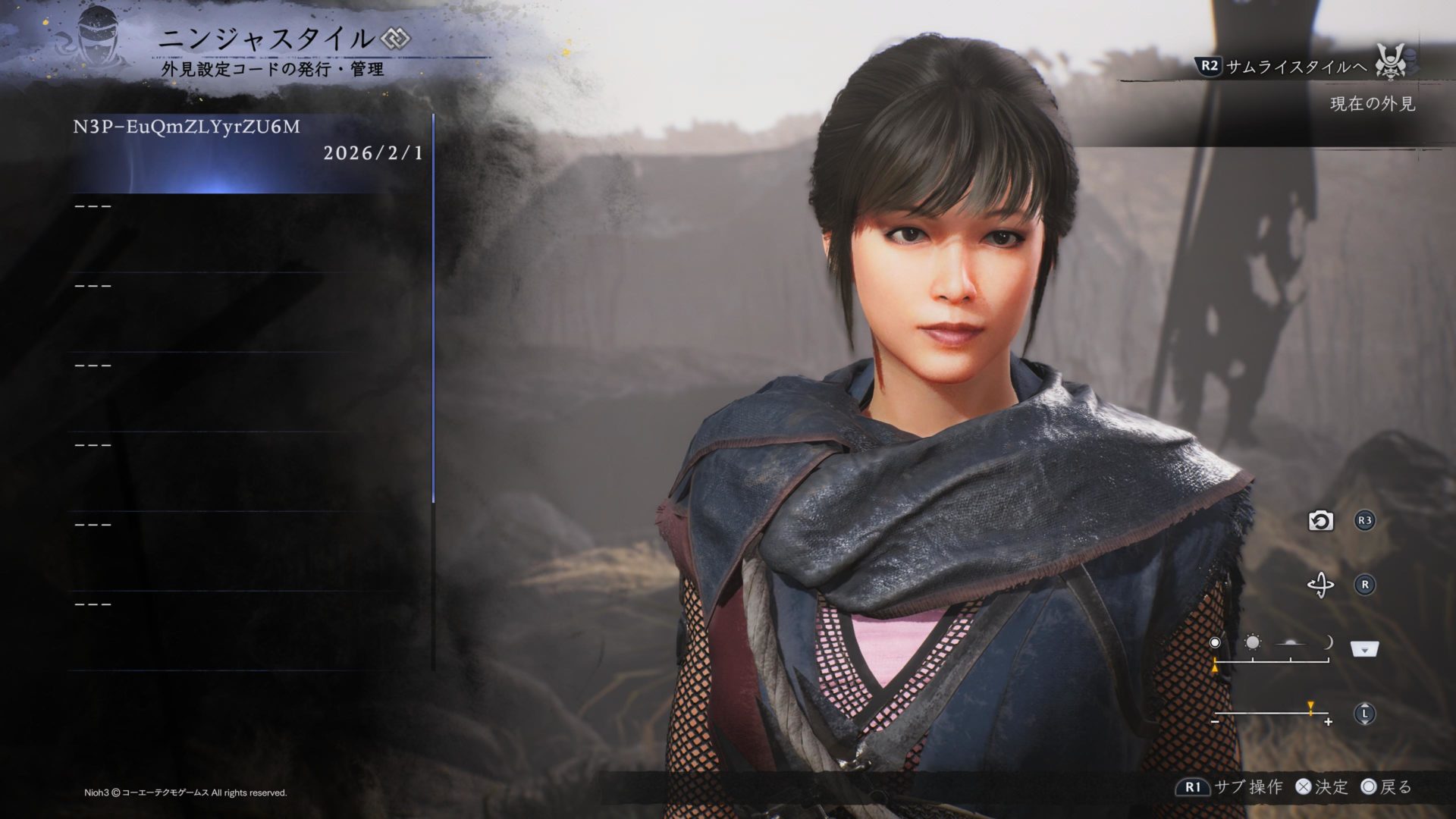Viewport: 1456px width, 819px height.
Task: Click the camera zoom slider track
Action: coord(1271,714)
